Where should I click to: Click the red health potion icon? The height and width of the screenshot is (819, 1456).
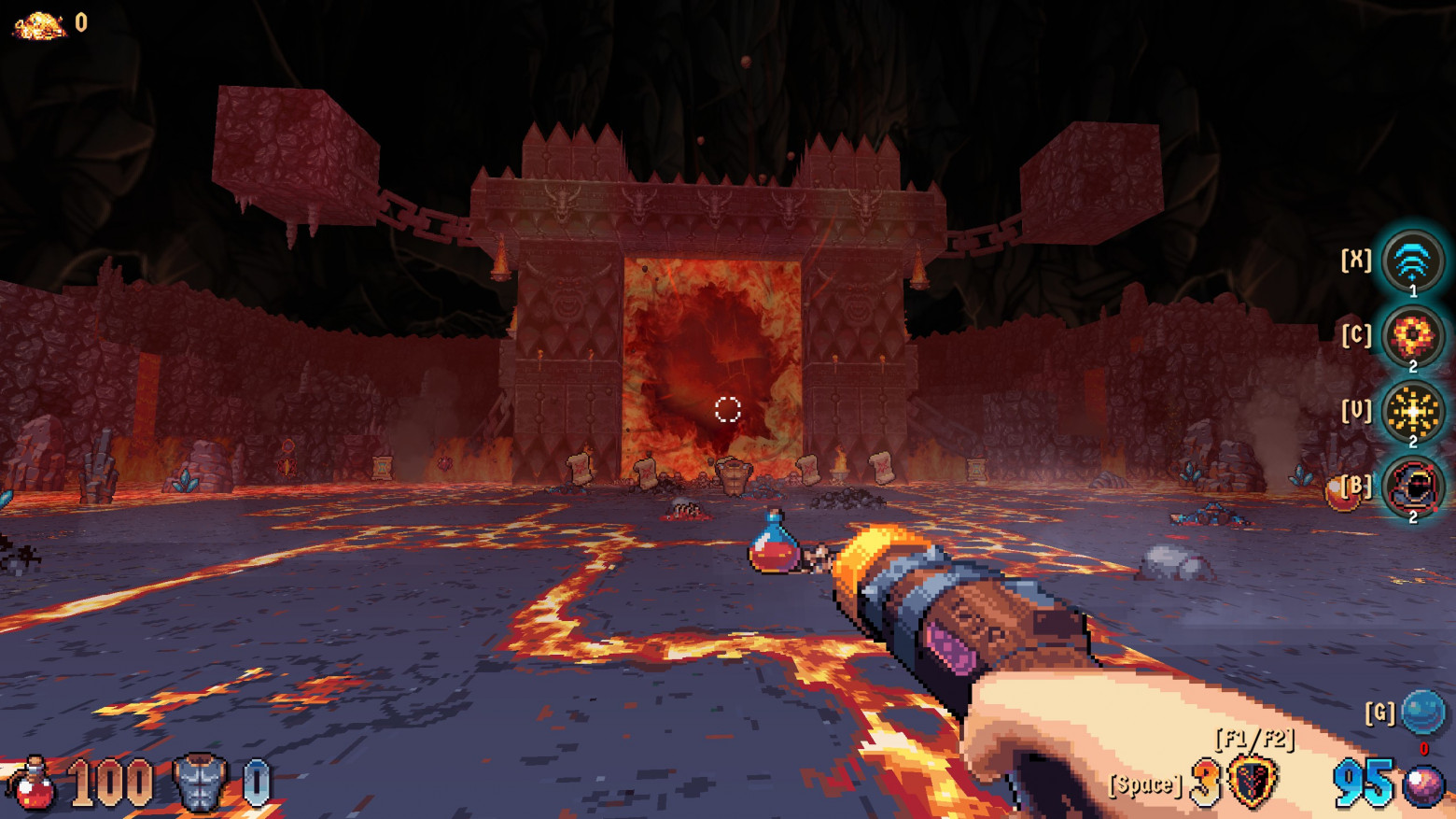(34, 783)
